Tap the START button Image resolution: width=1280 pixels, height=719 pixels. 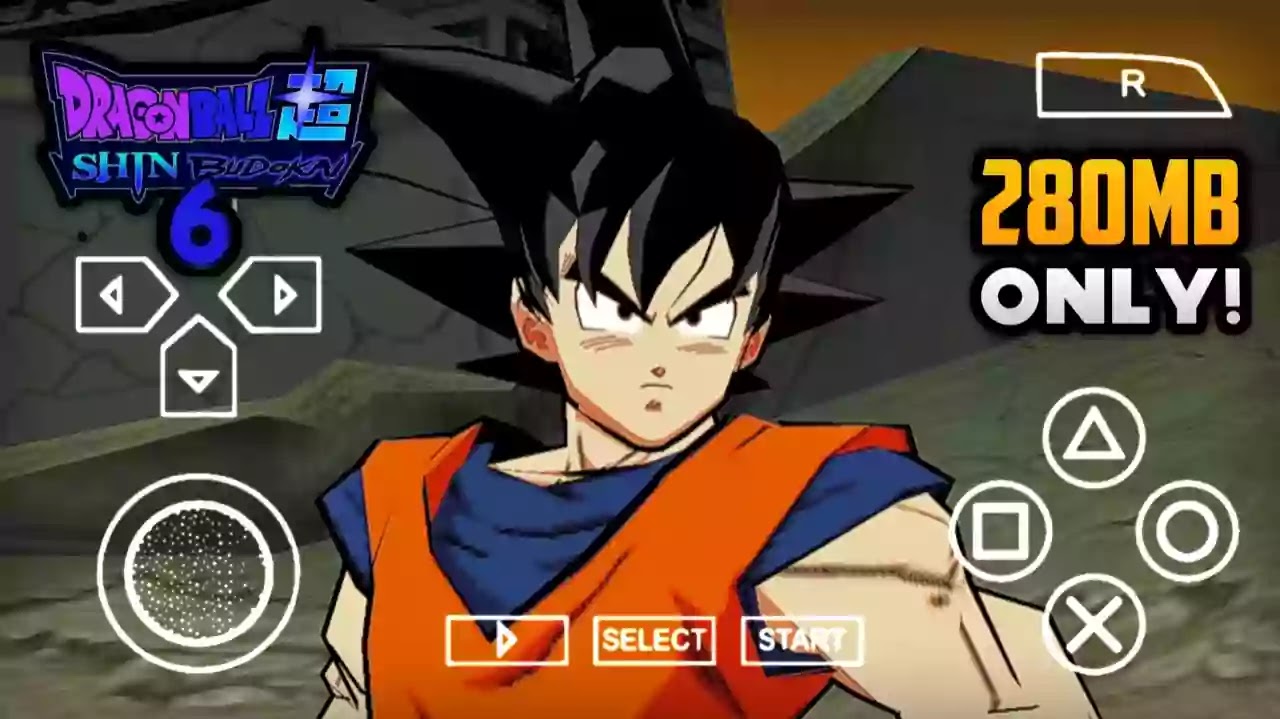pyautogui.click(x=802, y=641)
